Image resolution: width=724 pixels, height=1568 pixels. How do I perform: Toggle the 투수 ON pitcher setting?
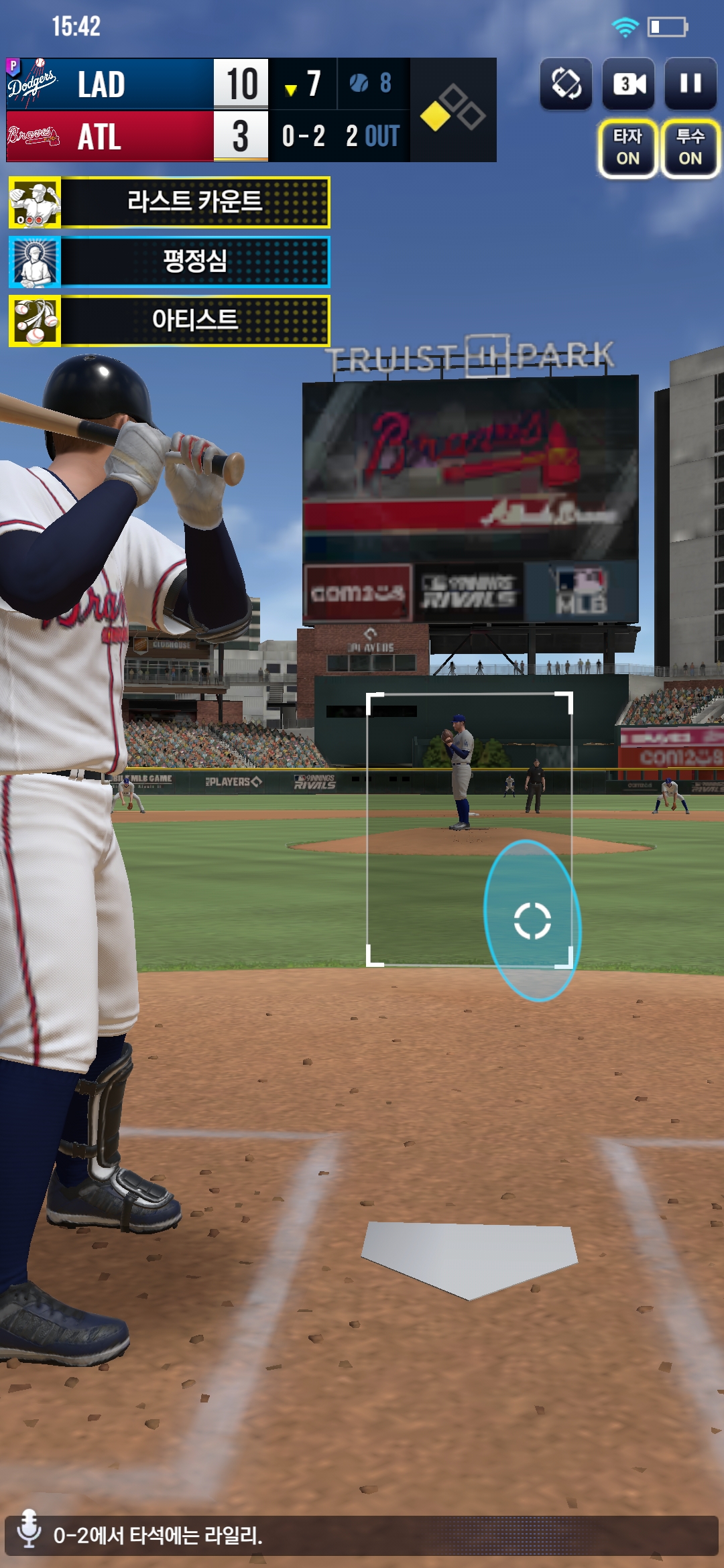tap(690, 148)
